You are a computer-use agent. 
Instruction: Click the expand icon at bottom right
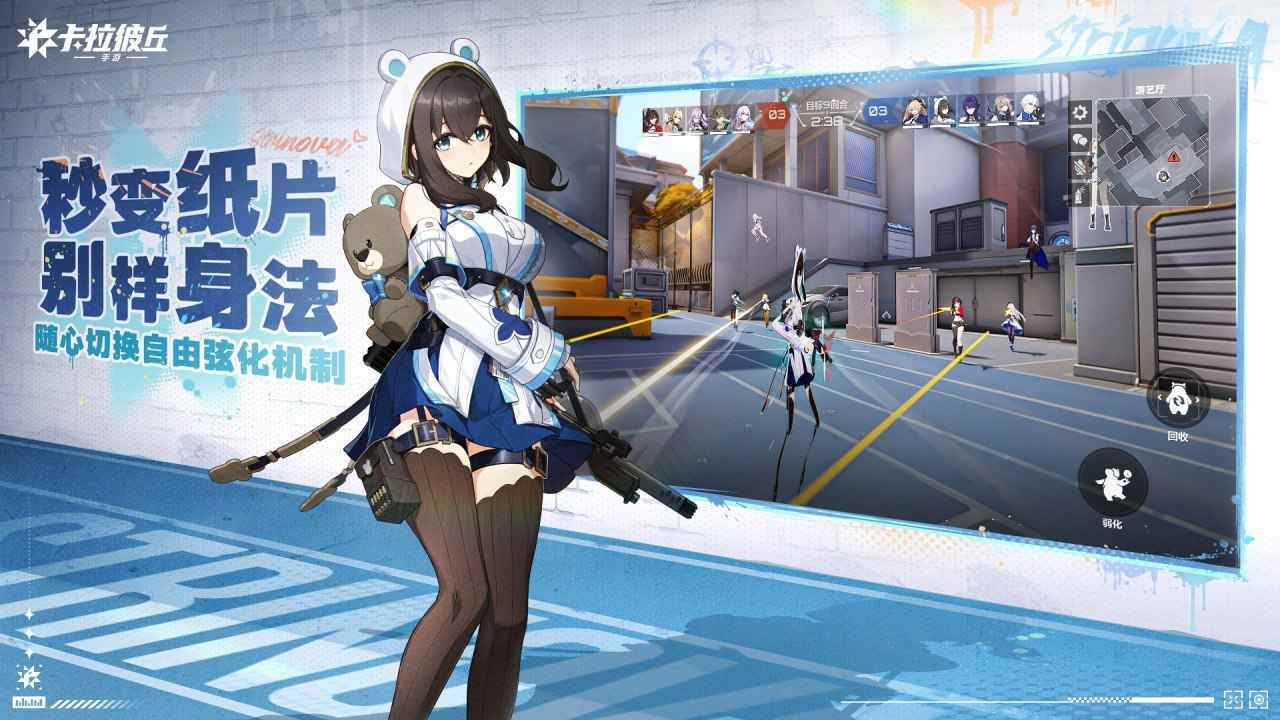click(x=1234, y=700)
